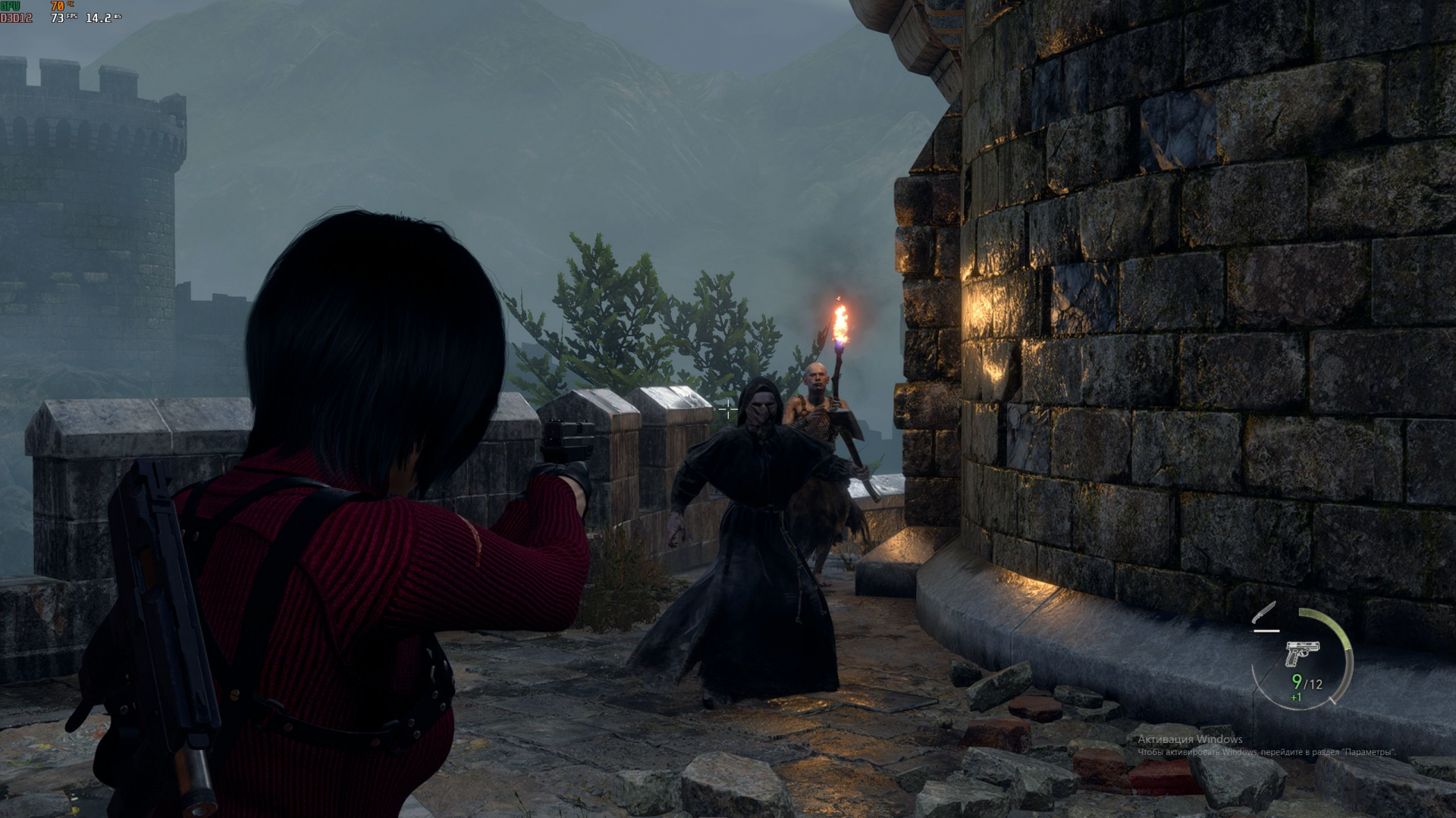Screen dimensions: 1456x818
Task: Click the combat knife icon
Action: [1265, 614]
